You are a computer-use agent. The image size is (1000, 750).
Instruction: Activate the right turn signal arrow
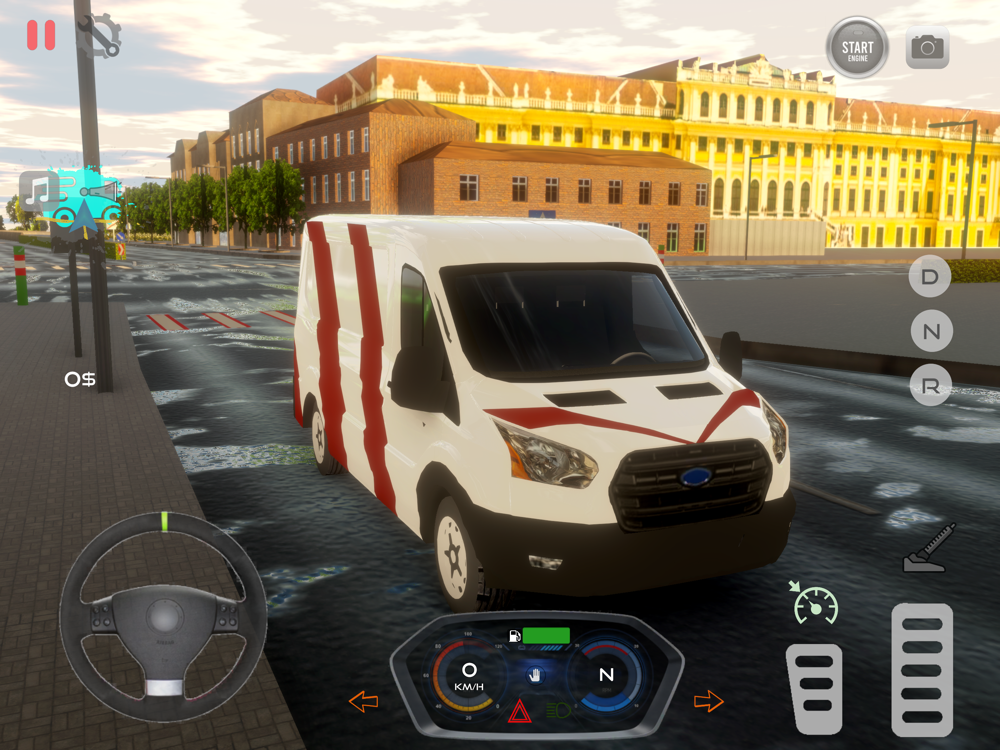(708, 701)
